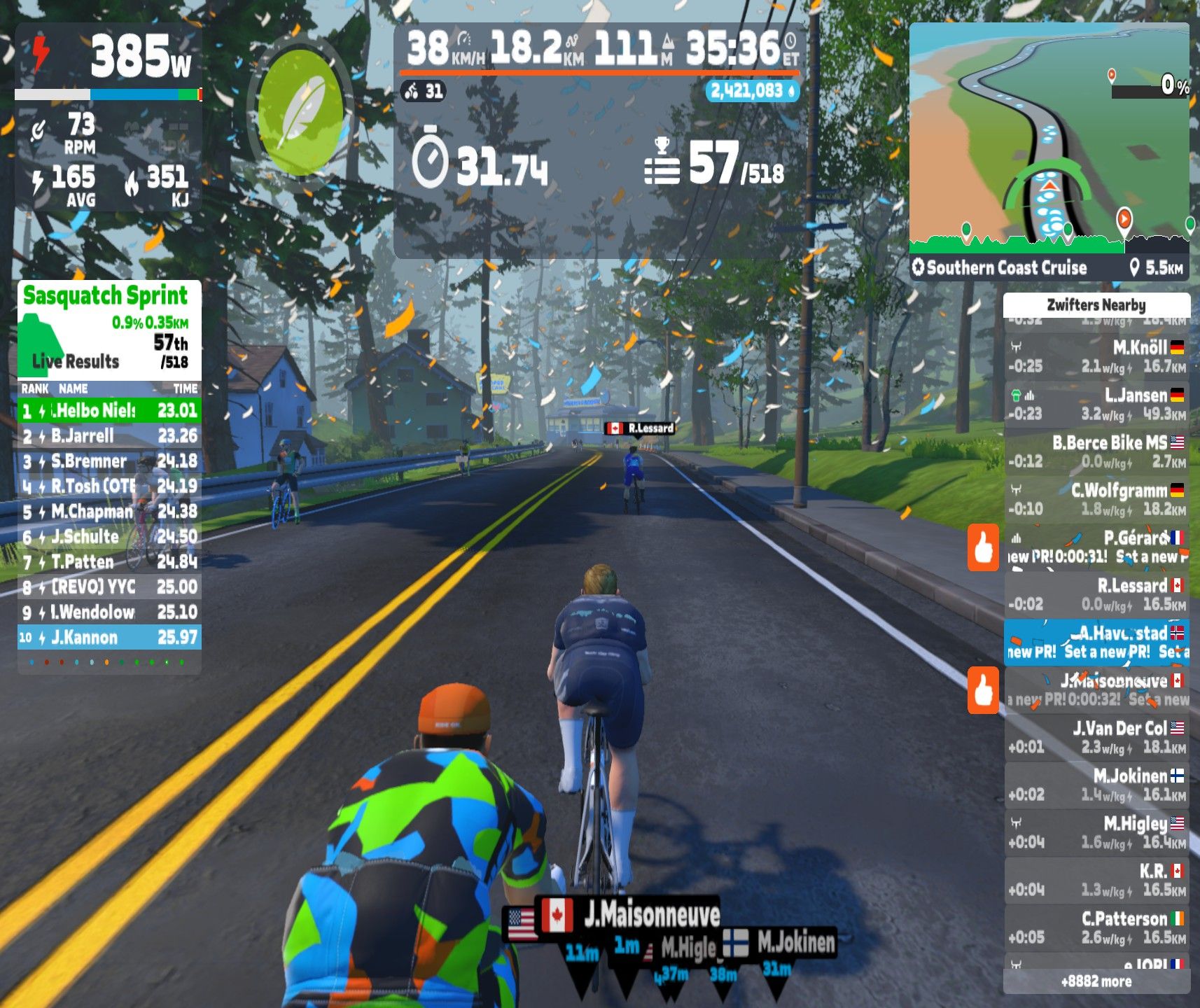Image resolution: width=1200 pixels, height=1008 pixels.
Task: Select C.Wolfgramm from nearby riders
Action: coord(1096,500)
